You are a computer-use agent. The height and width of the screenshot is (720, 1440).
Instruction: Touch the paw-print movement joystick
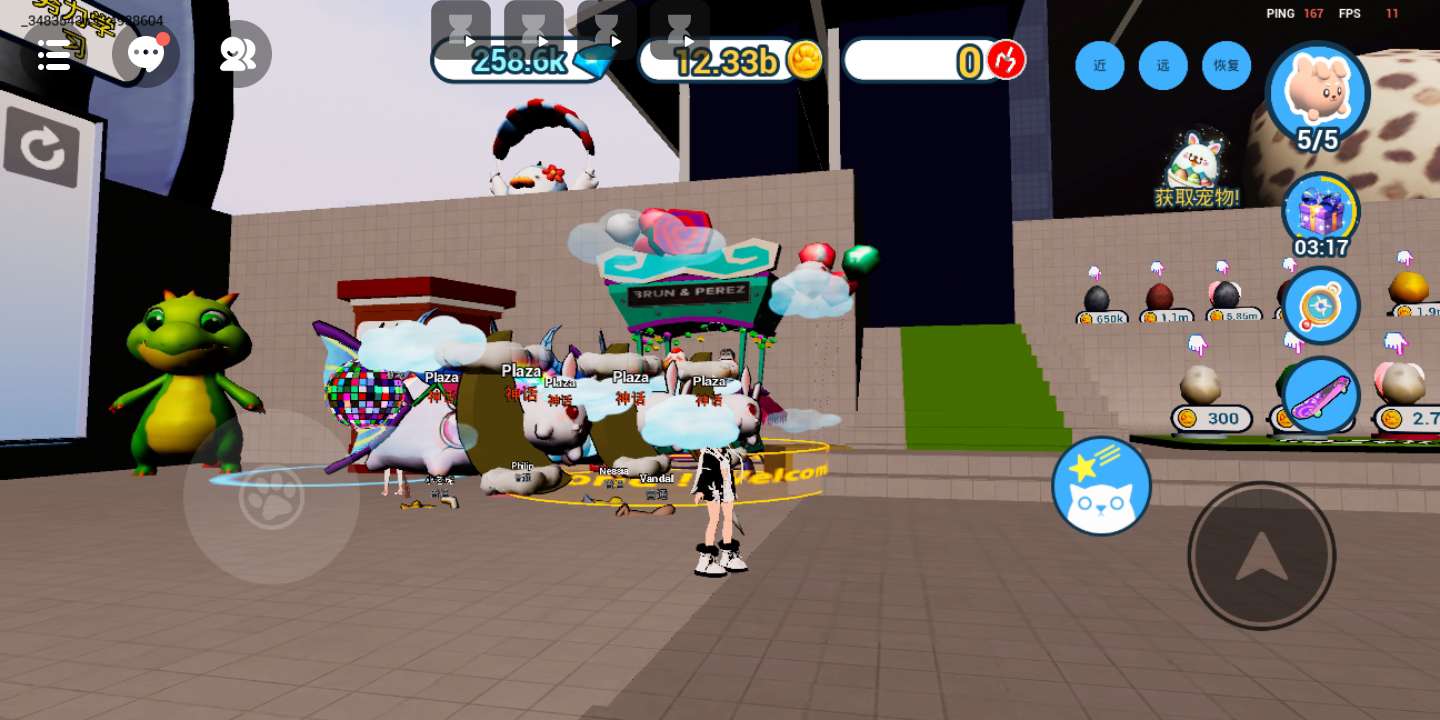(271, 497)
